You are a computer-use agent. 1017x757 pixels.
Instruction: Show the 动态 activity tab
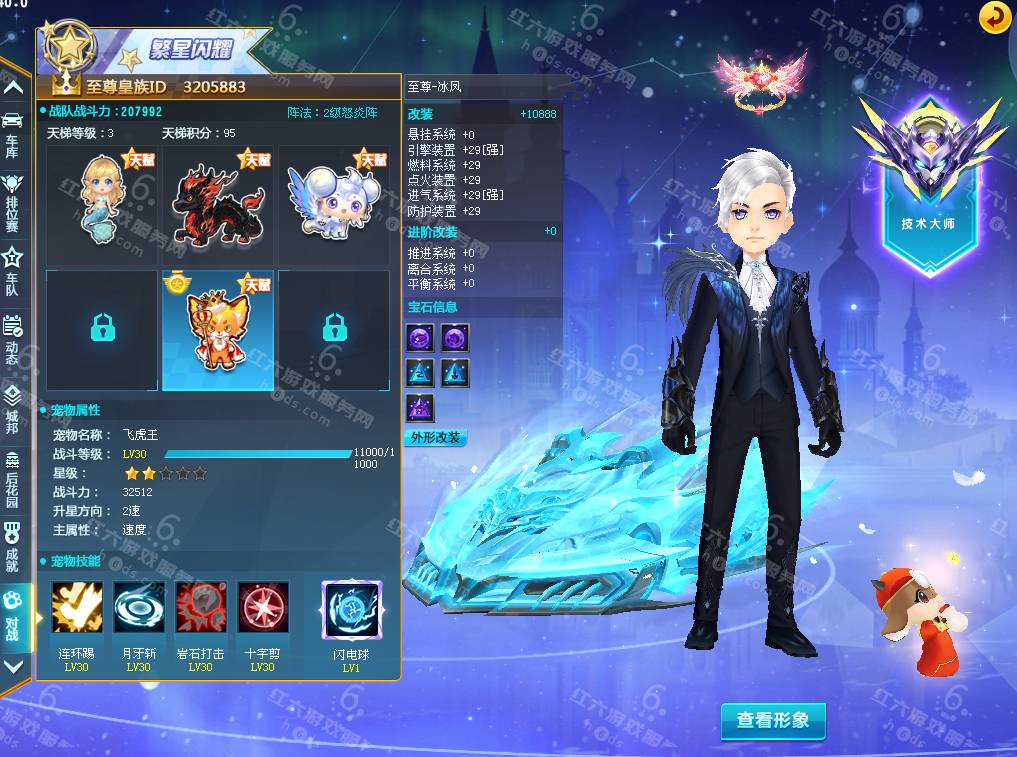click(x=13, y=336)
